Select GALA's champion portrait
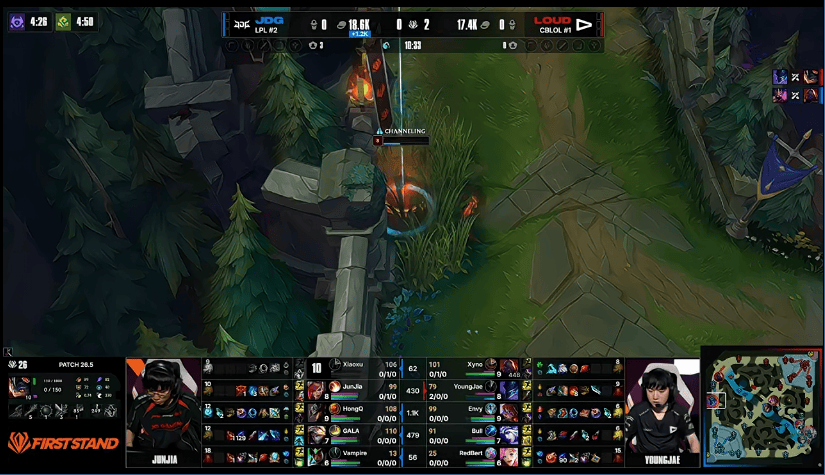 click(x=315, y=433)
